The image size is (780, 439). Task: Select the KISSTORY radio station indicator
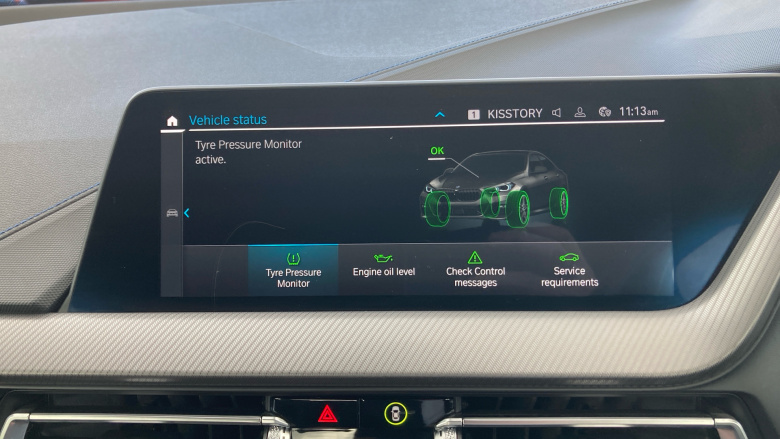point(514,114)
